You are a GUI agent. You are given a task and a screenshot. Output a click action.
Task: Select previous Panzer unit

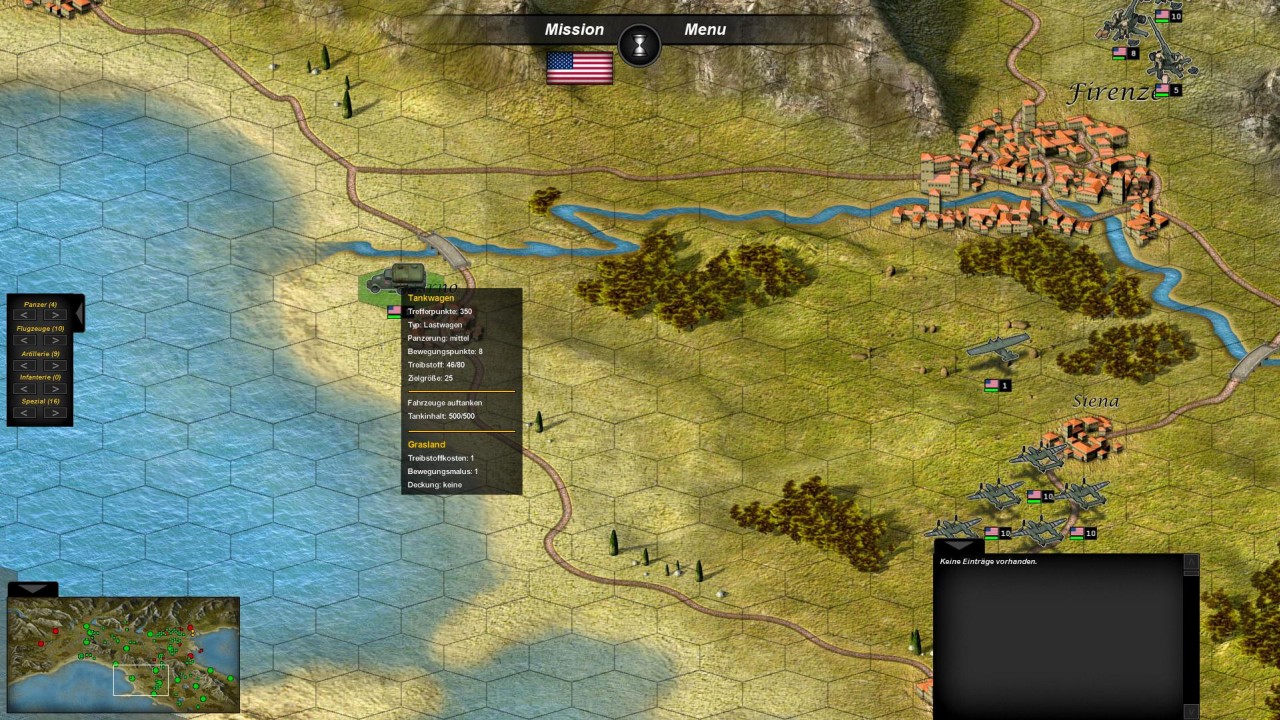pyautogui.click(x=26, y=316)
